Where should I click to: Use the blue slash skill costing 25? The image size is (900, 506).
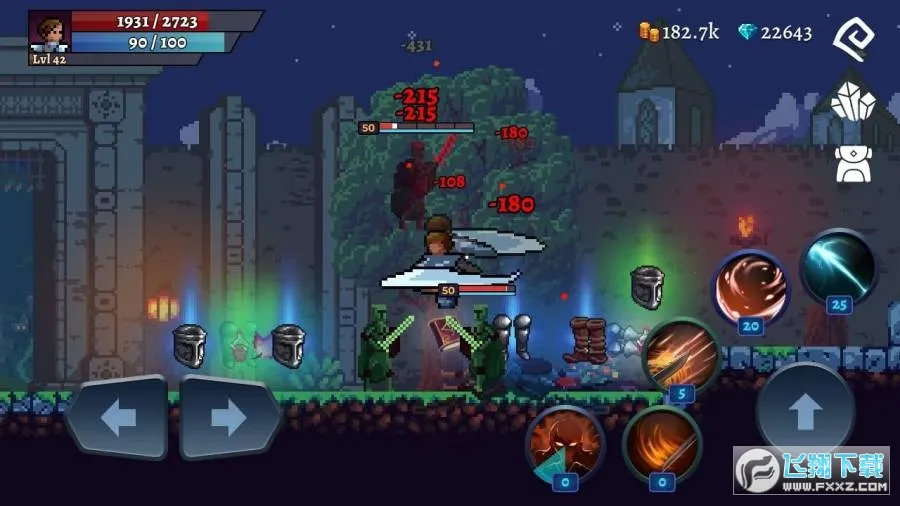pyautogui.click(x=839, y=267)
